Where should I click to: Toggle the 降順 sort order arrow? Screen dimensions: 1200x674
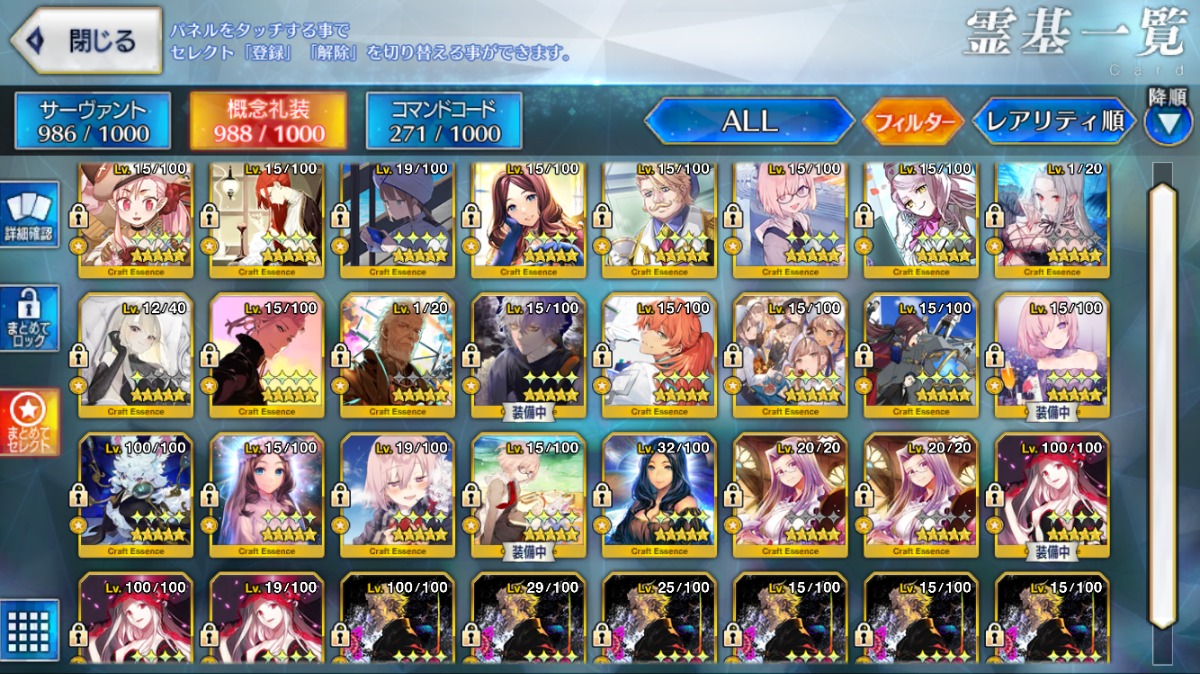coord(1167,122)
